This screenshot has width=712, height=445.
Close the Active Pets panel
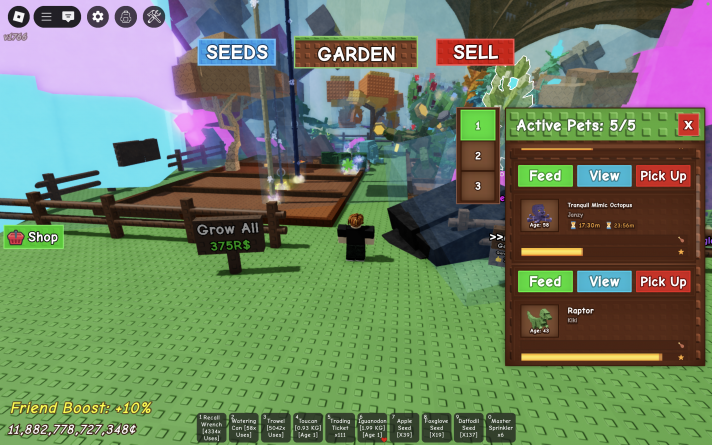pyautogui.click(x=688, y=125)
